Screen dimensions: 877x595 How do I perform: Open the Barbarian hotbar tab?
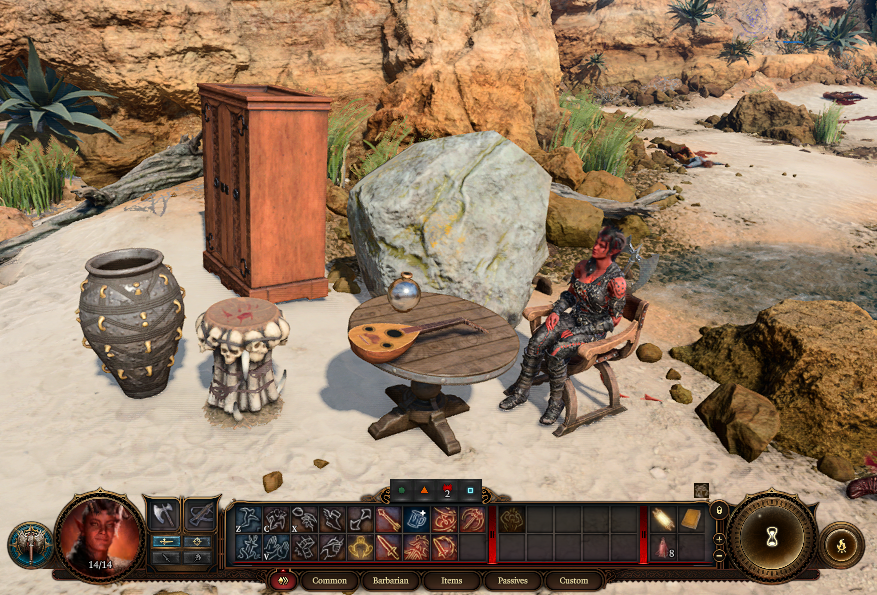[x=390, y=580]
